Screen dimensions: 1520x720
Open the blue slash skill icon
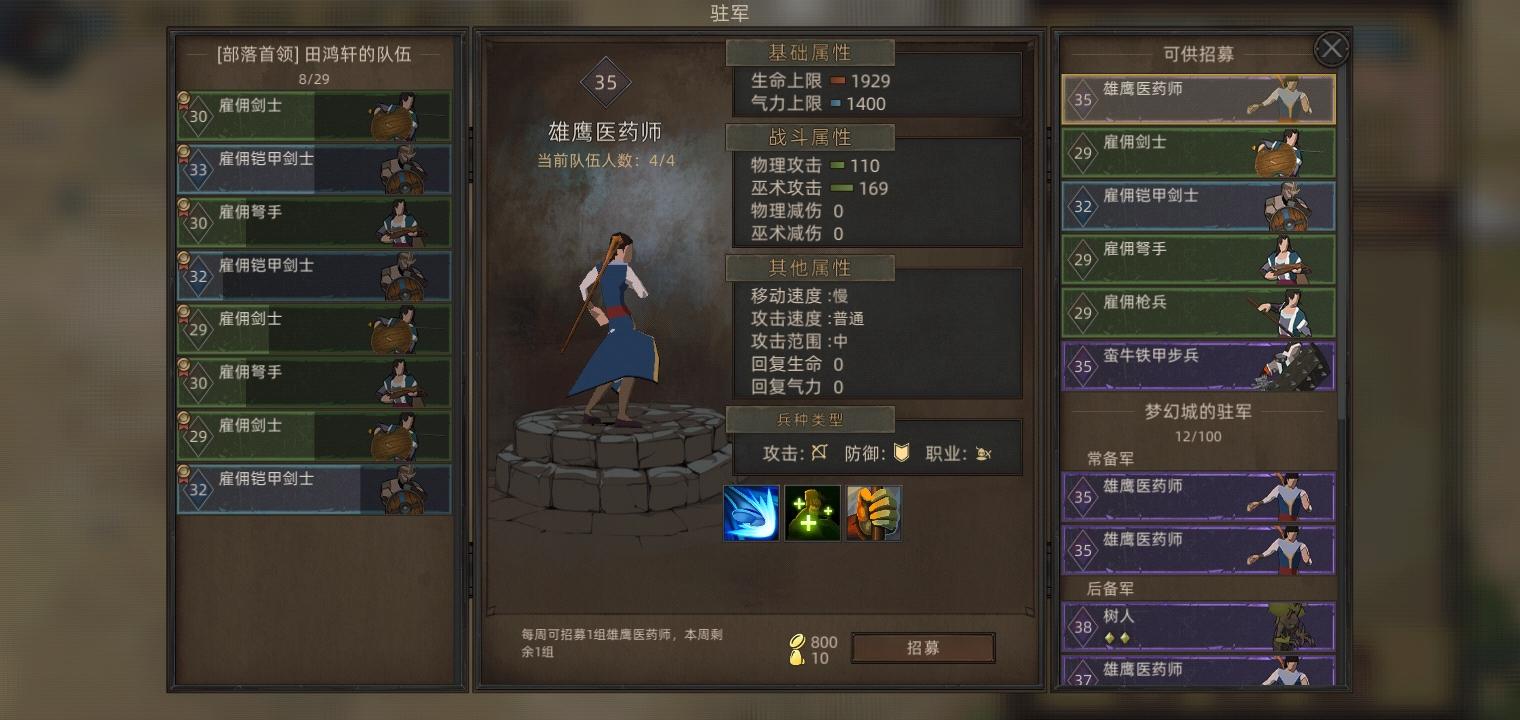point(751,513)
